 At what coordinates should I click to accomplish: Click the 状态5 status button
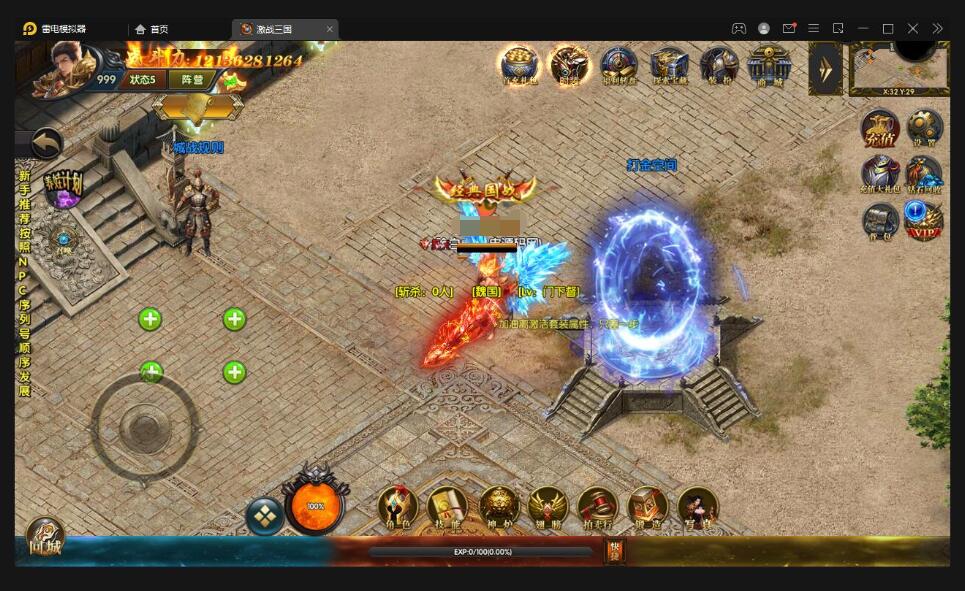pos(143,79)
